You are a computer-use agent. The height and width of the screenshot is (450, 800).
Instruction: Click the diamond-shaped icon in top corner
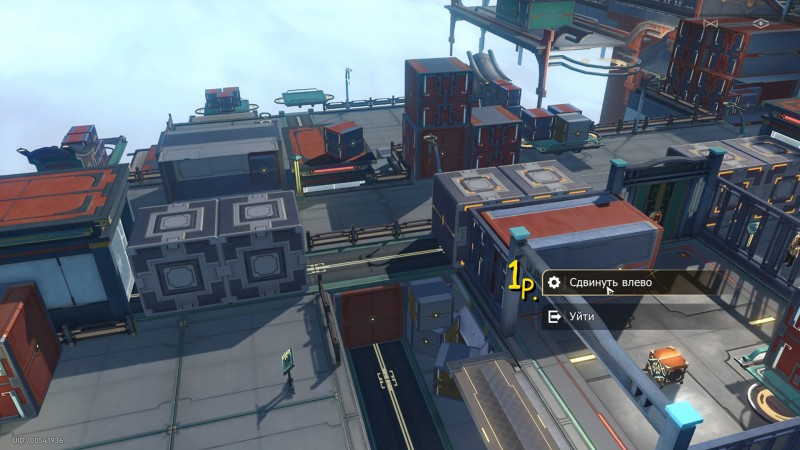761,22
